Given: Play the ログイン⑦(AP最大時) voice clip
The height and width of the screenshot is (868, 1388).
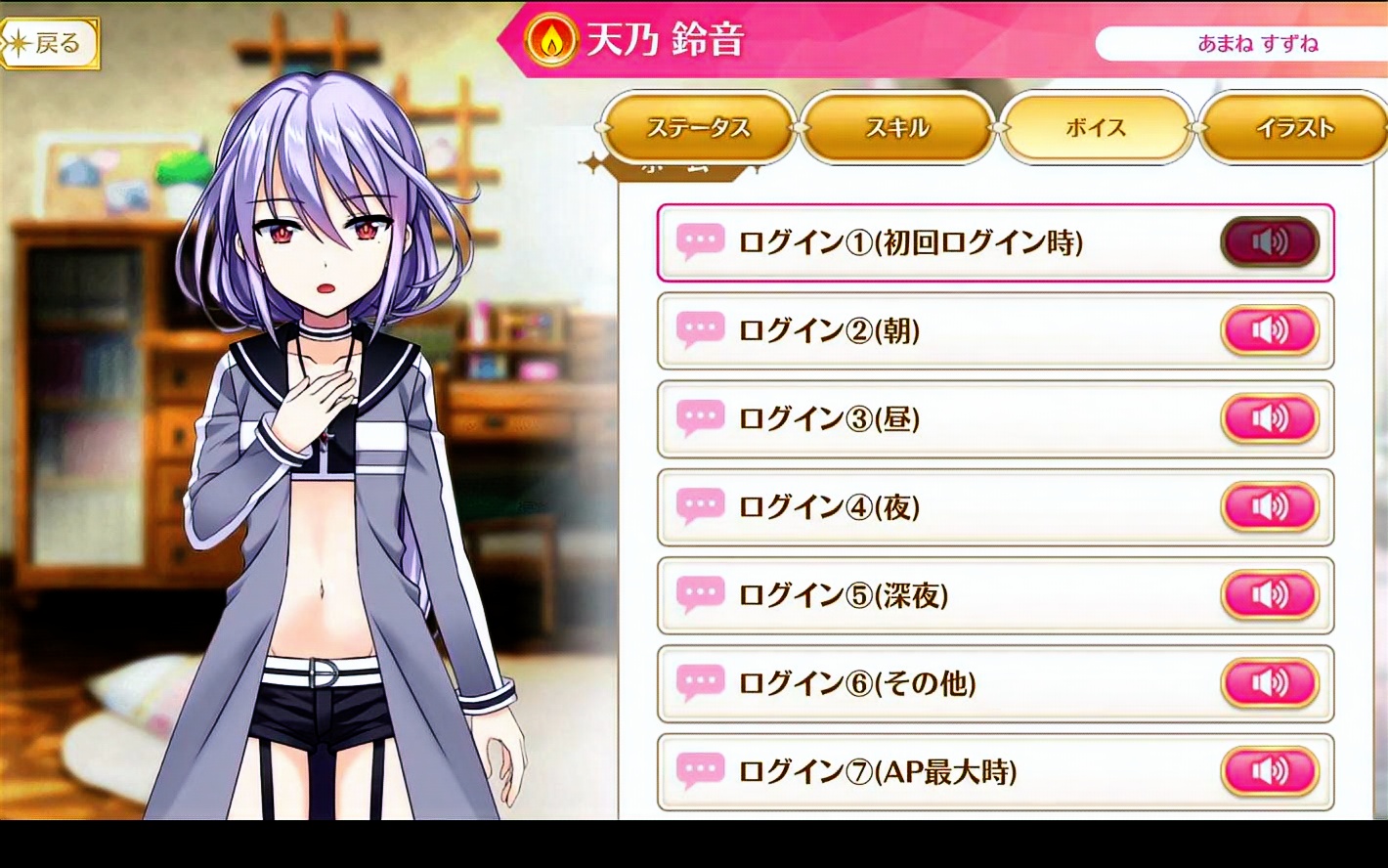Looking at the screenshot, I should pyautogui.click(x=1269, y=771).
